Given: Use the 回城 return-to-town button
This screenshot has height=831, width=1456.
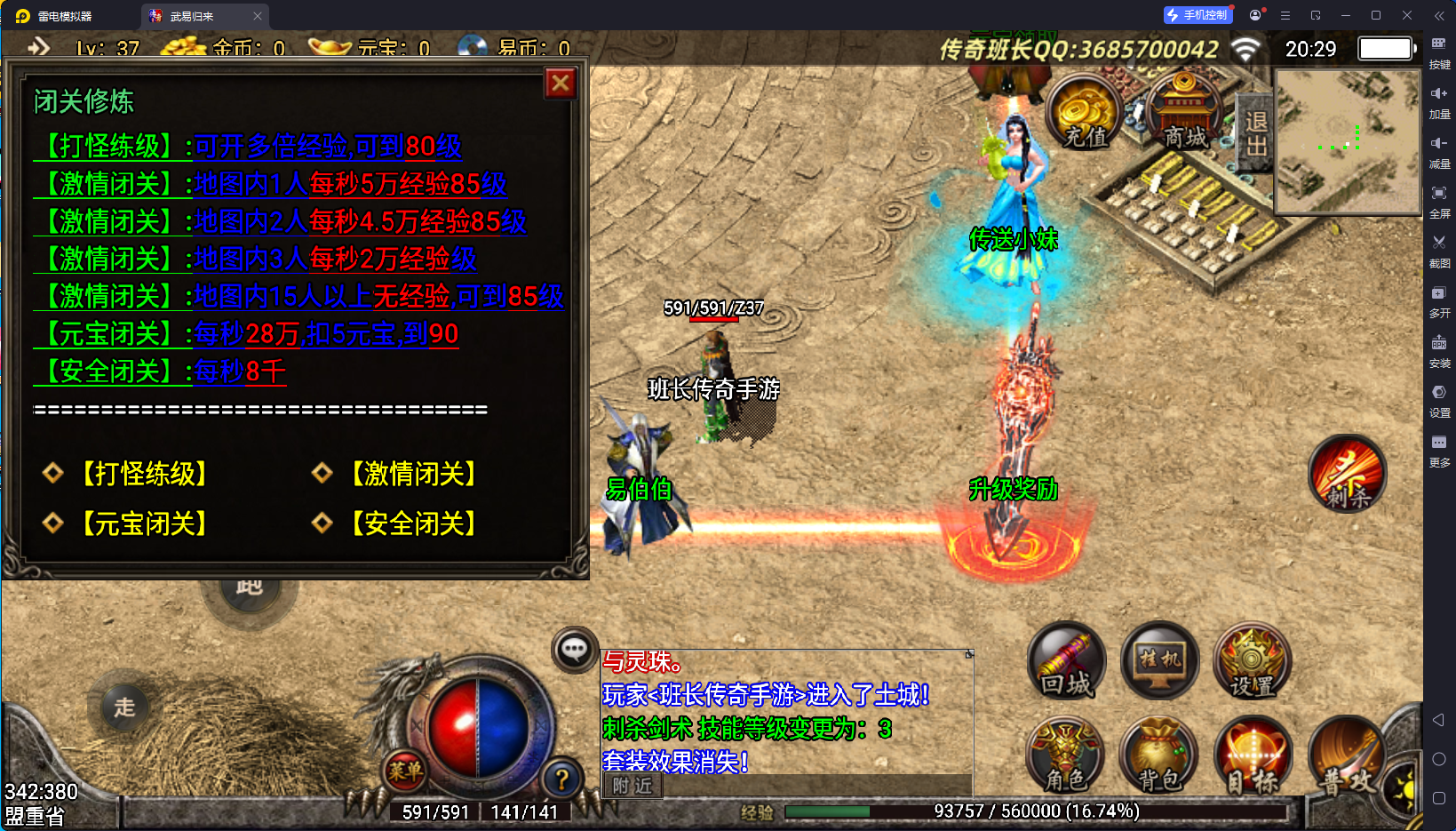Looking at the screenshot, I should pos(1067,662).
